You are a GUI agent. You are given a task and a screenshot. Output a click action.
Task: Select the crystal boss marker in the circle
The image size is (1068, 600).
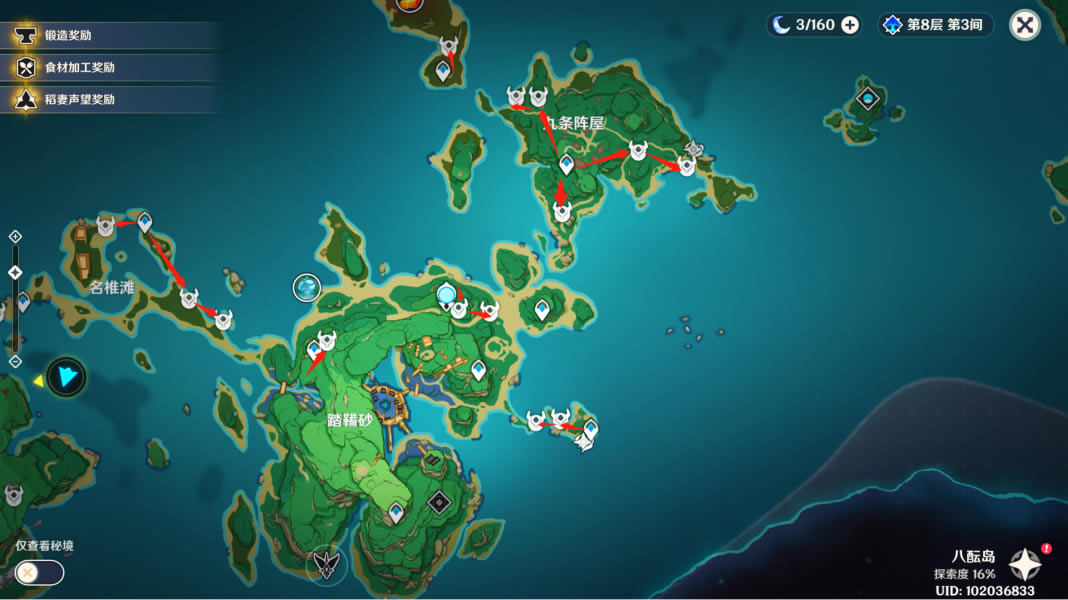click(306, 288)
